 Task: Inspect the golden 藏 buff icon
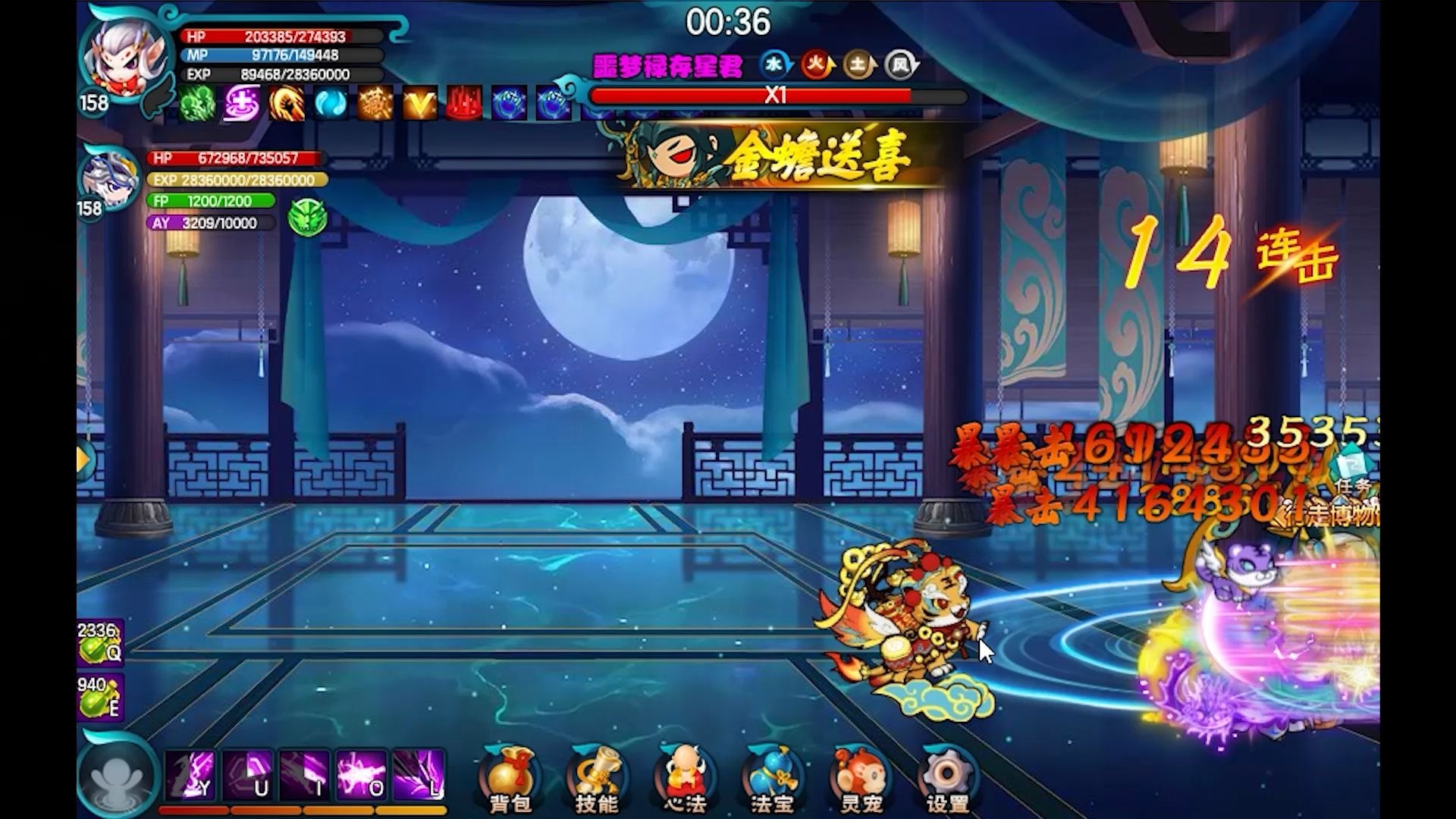point(377,104)
